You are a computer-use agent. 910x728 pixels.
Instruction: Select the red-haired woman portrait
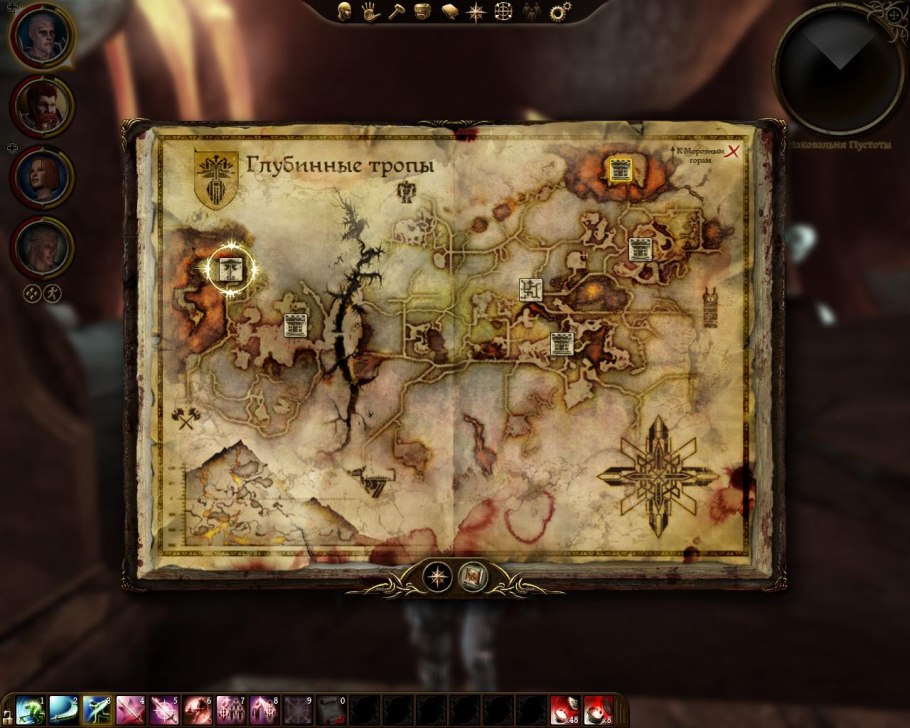coord(42,176)
